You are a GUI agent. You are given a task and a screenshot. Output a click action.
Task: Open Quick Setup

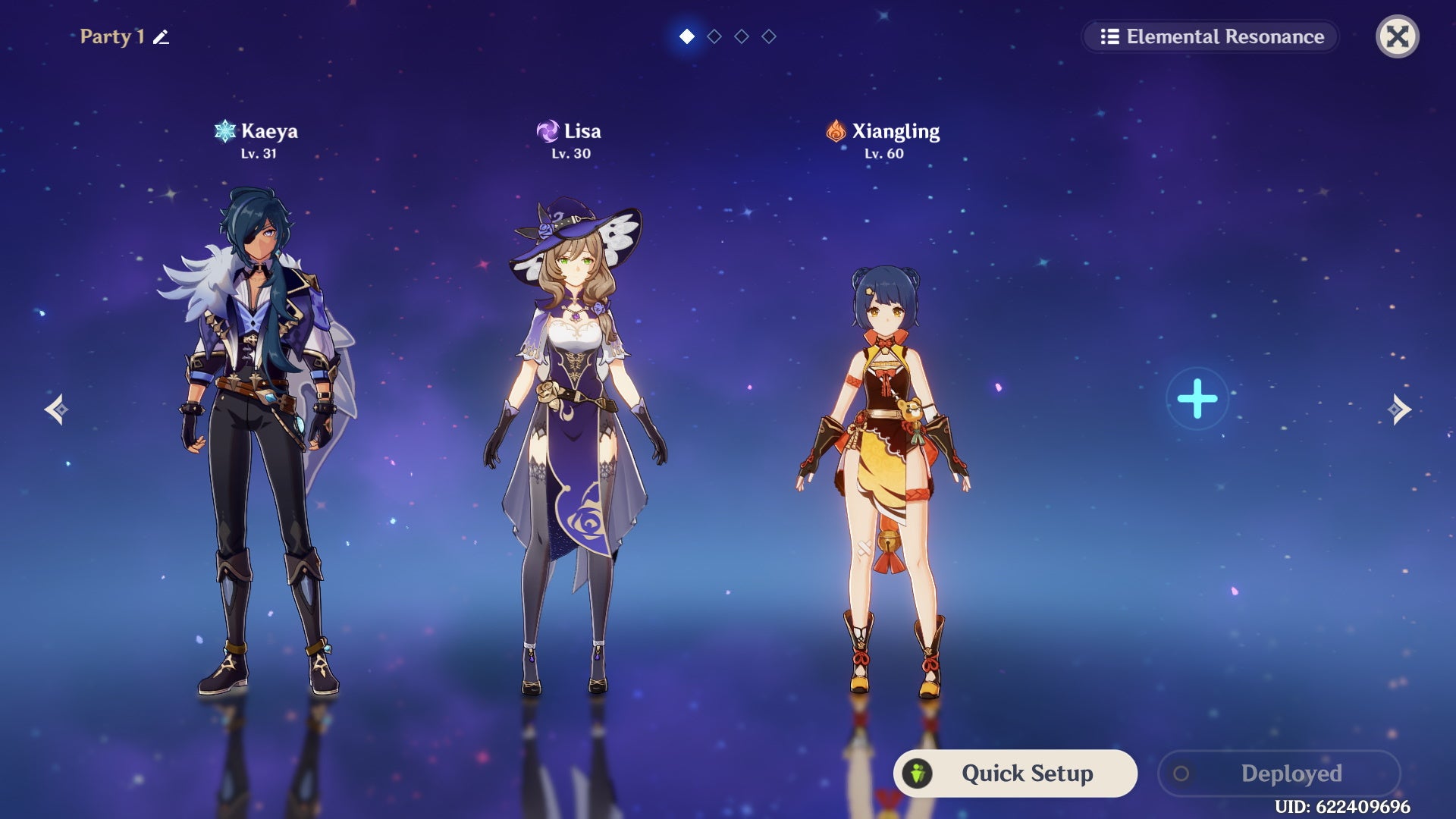click(x=1015, y=773)
